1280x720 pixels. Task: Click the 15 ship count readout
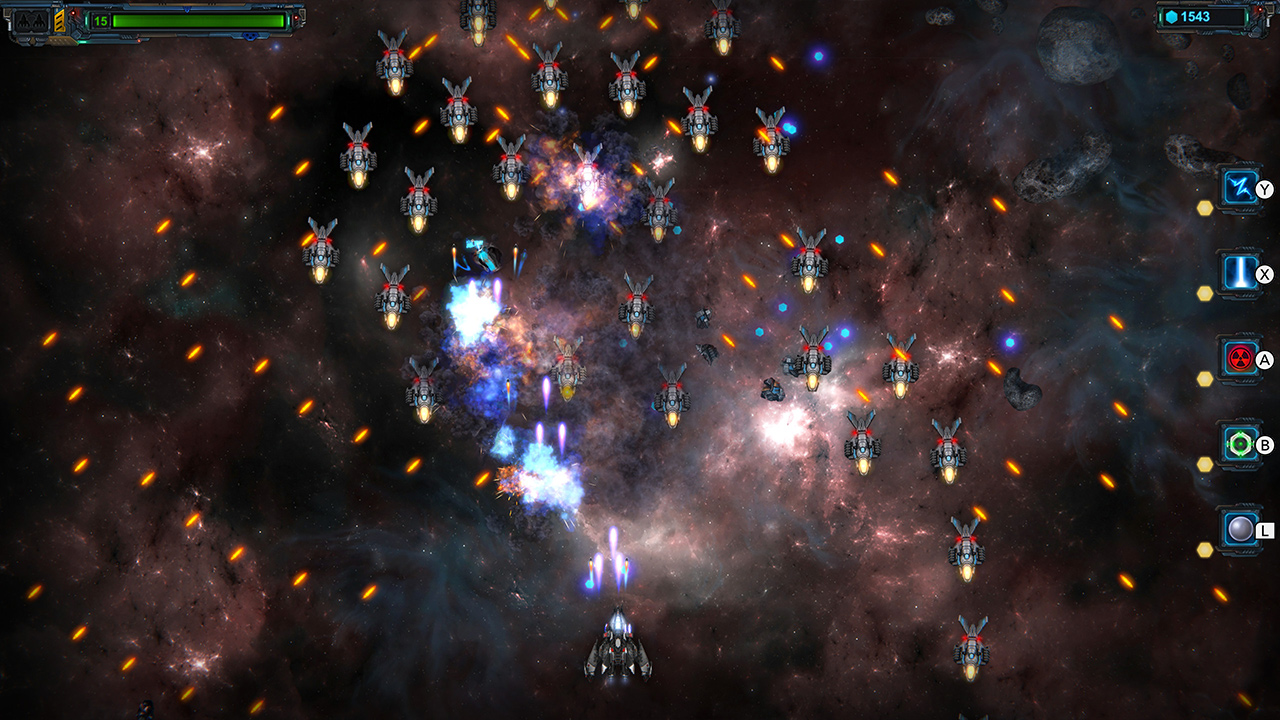[99, 19]
